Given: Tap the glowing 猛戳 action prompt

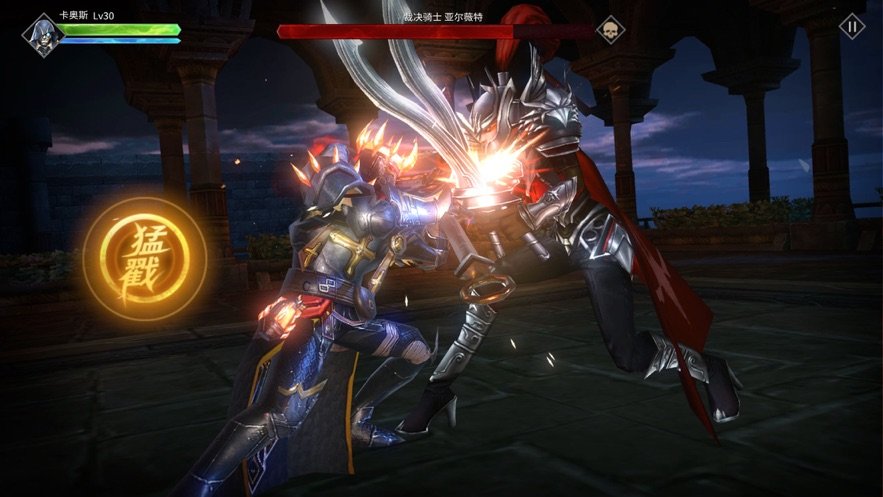Looking at the screenshot, I should tap(144, 259).
